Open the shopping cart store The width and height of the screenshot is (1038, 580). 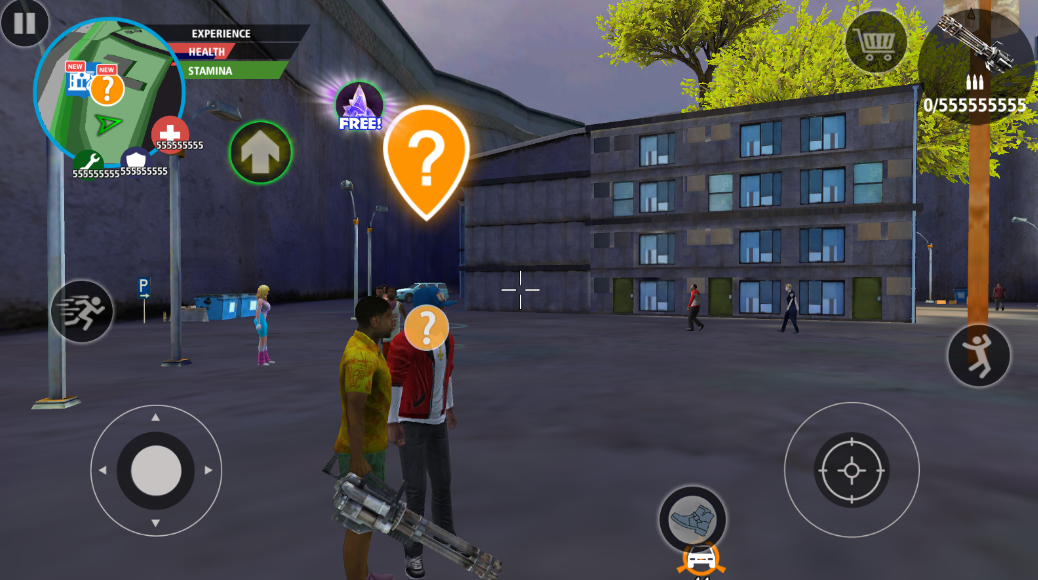[x=876, y=43]
